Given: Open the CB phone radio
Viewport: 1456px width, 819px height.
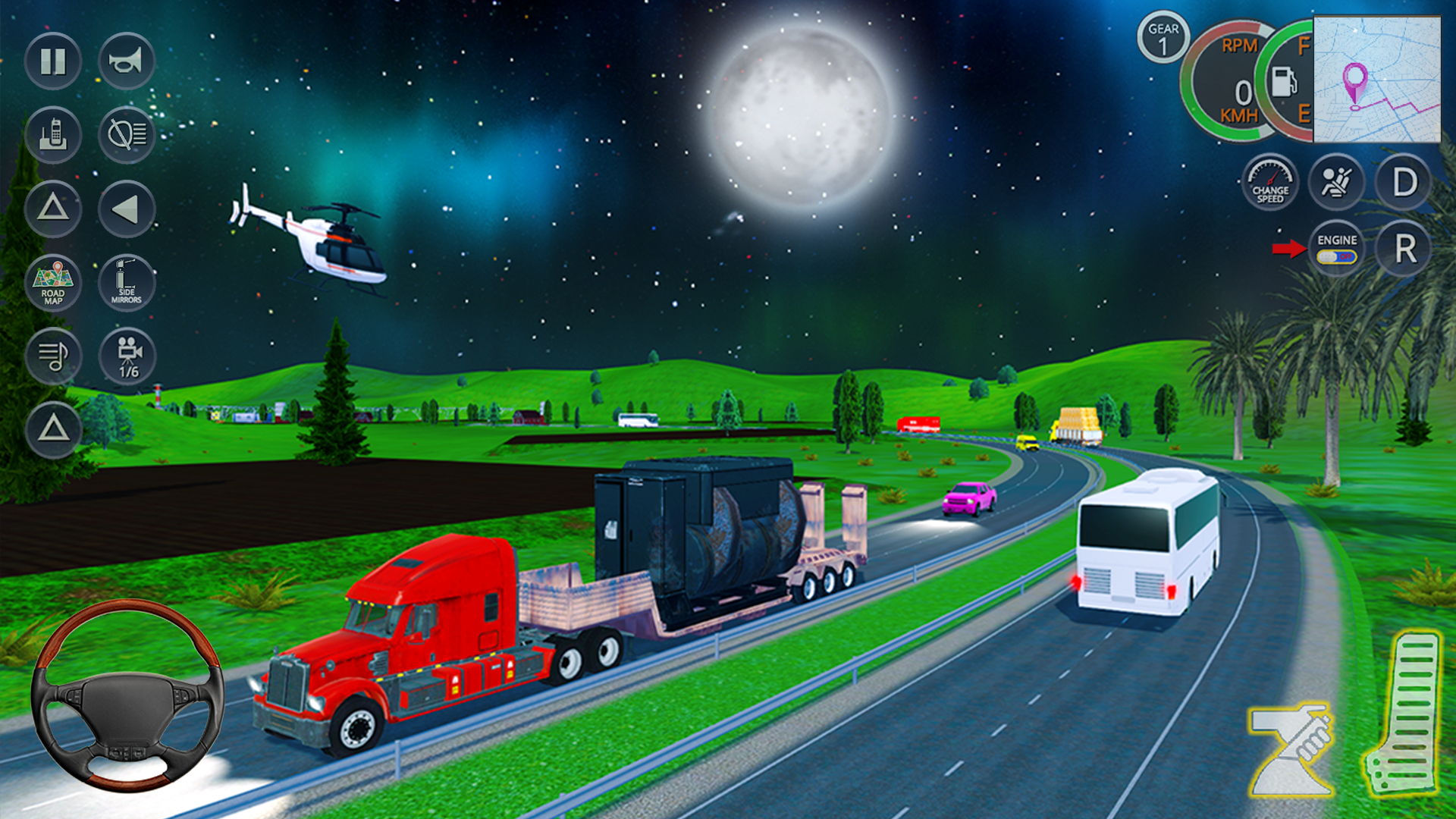Looking at the screenshot, I should click(53, 135).
